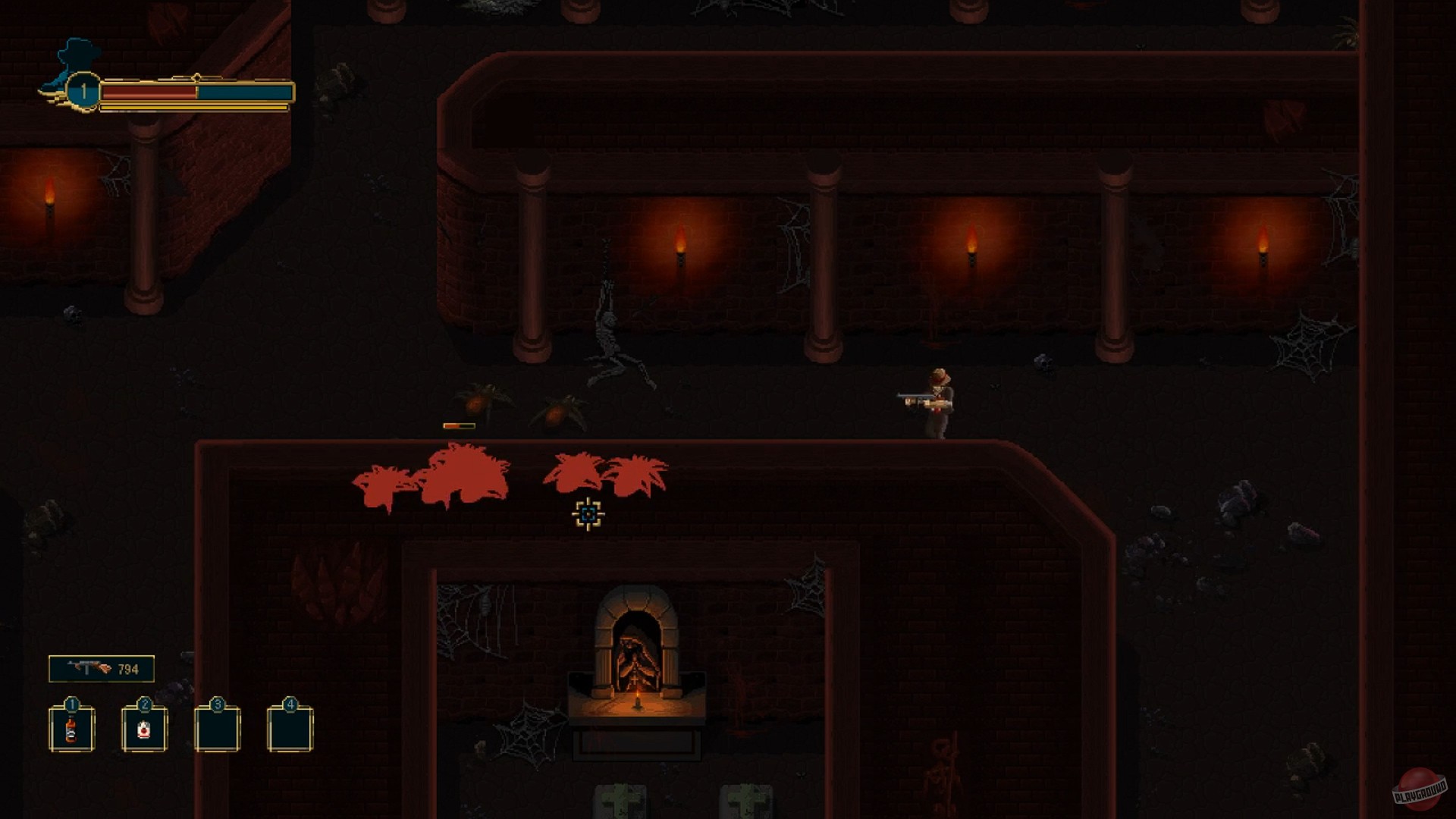Click the ammo count 794 text

click(x=128, y=669)
